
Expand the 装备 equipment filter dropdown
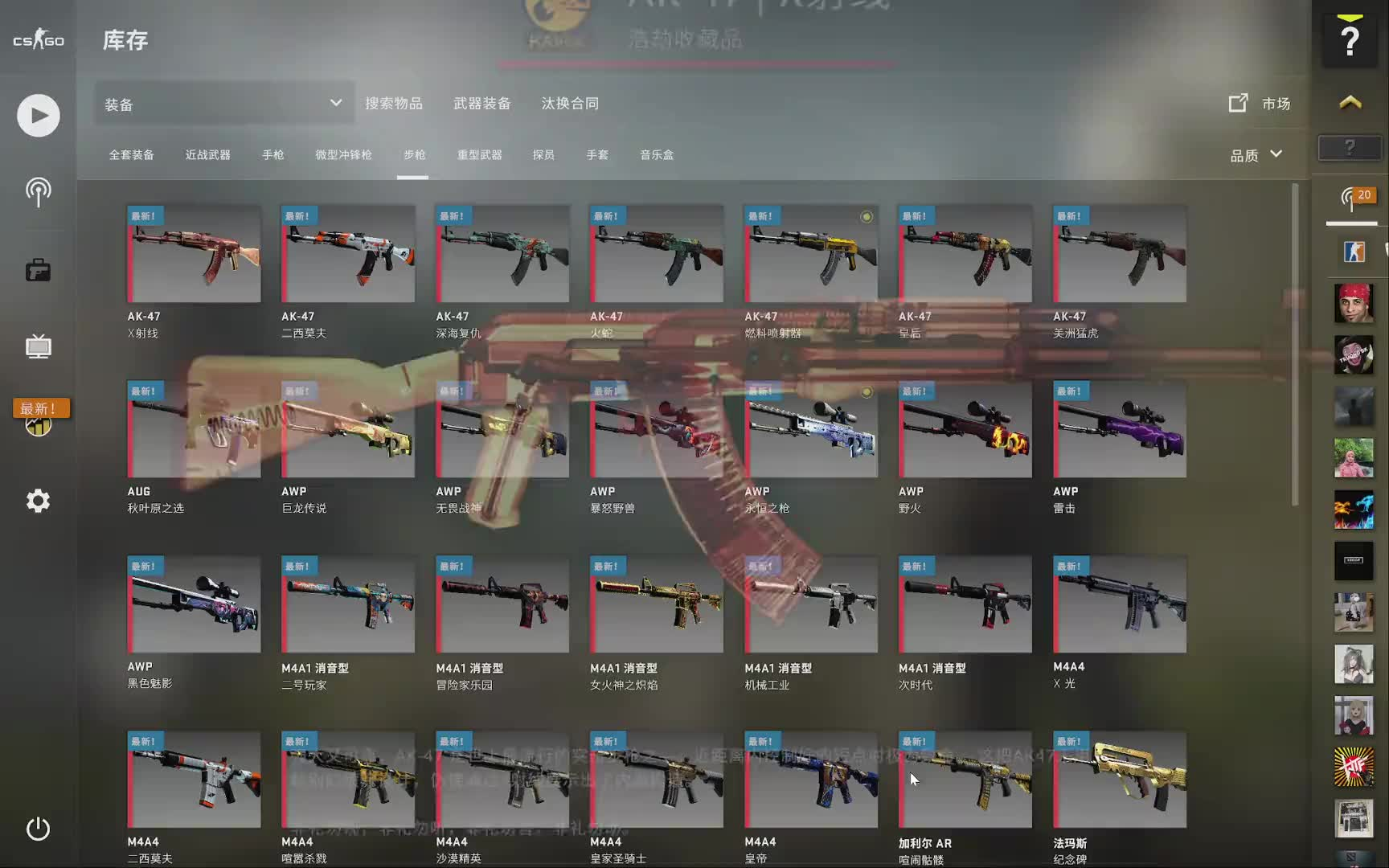(x=224, y=103)
